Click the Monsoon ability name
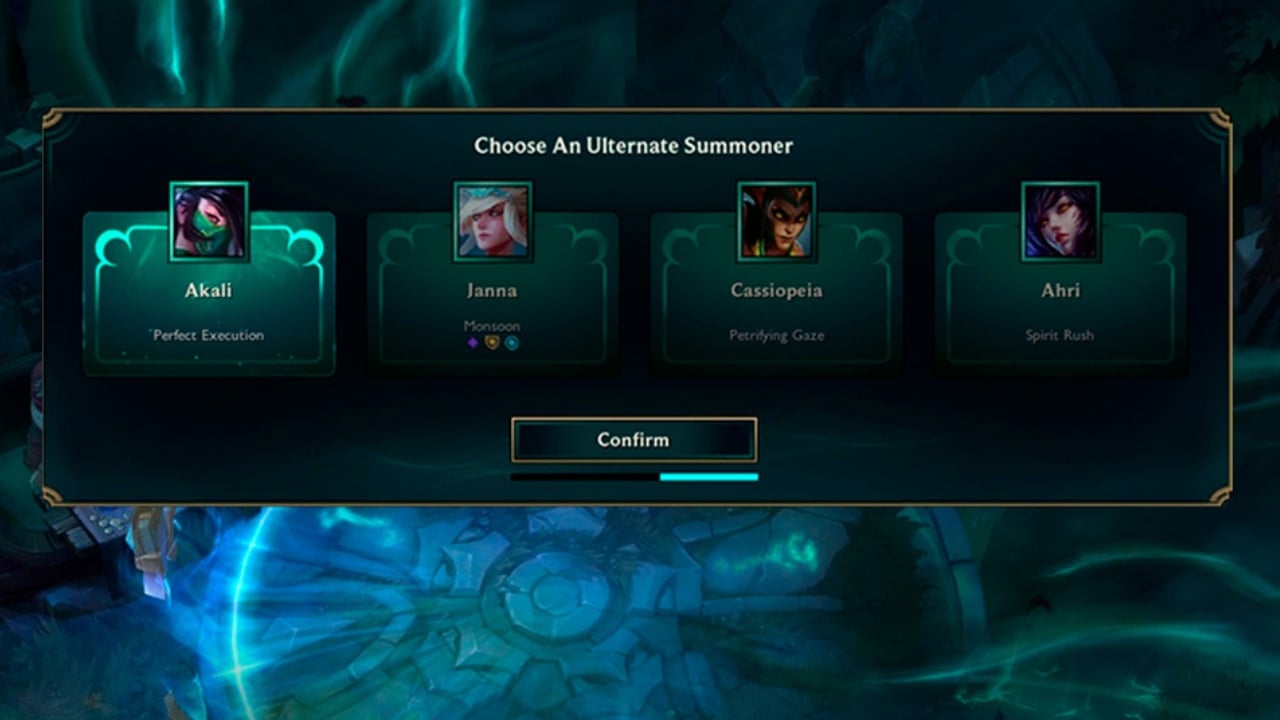The width and height of the screenshot is (1280, 720). pyautogui.click(x=492, y=326)
